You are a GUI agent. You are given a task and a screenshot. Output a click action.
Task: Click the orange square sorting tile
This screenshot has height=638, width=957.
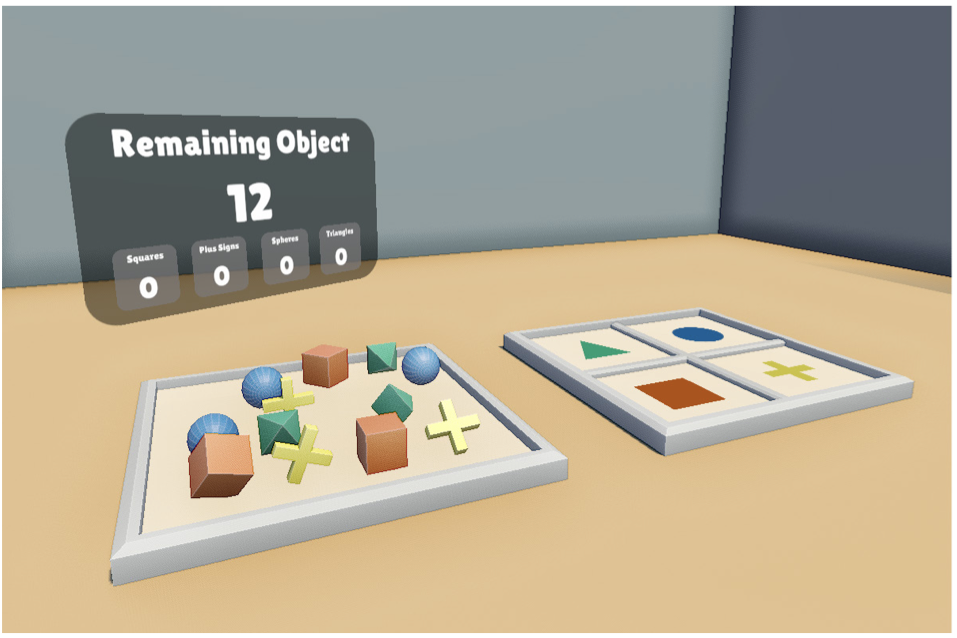click(x=679, y=394)
